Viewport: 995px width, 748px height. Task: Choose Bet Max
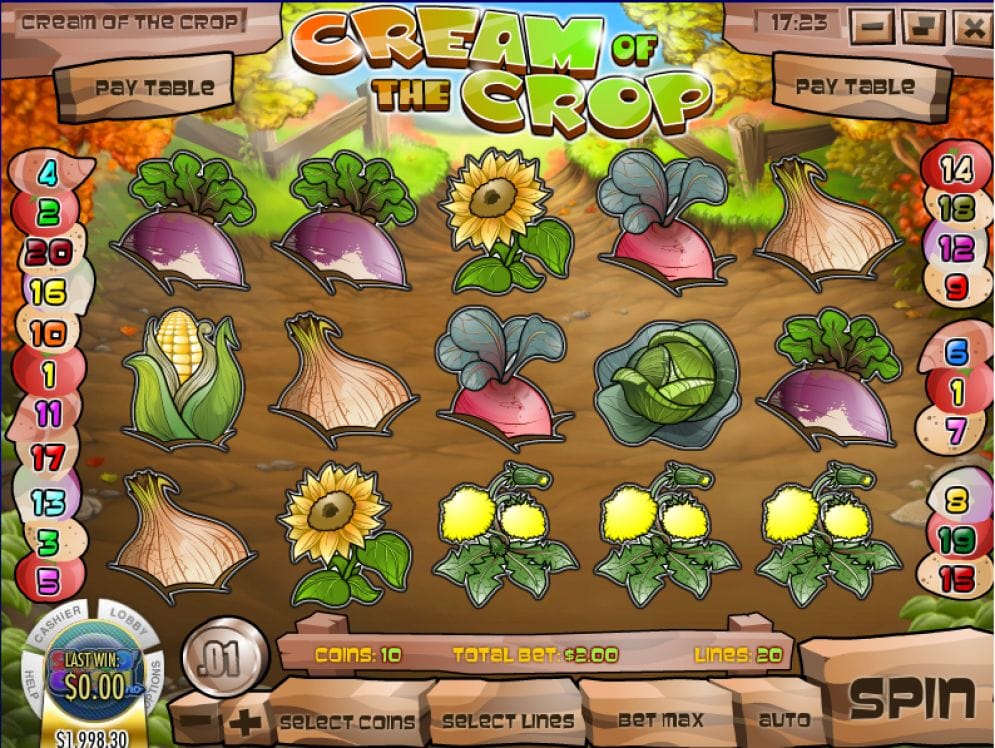click(660, 719)
